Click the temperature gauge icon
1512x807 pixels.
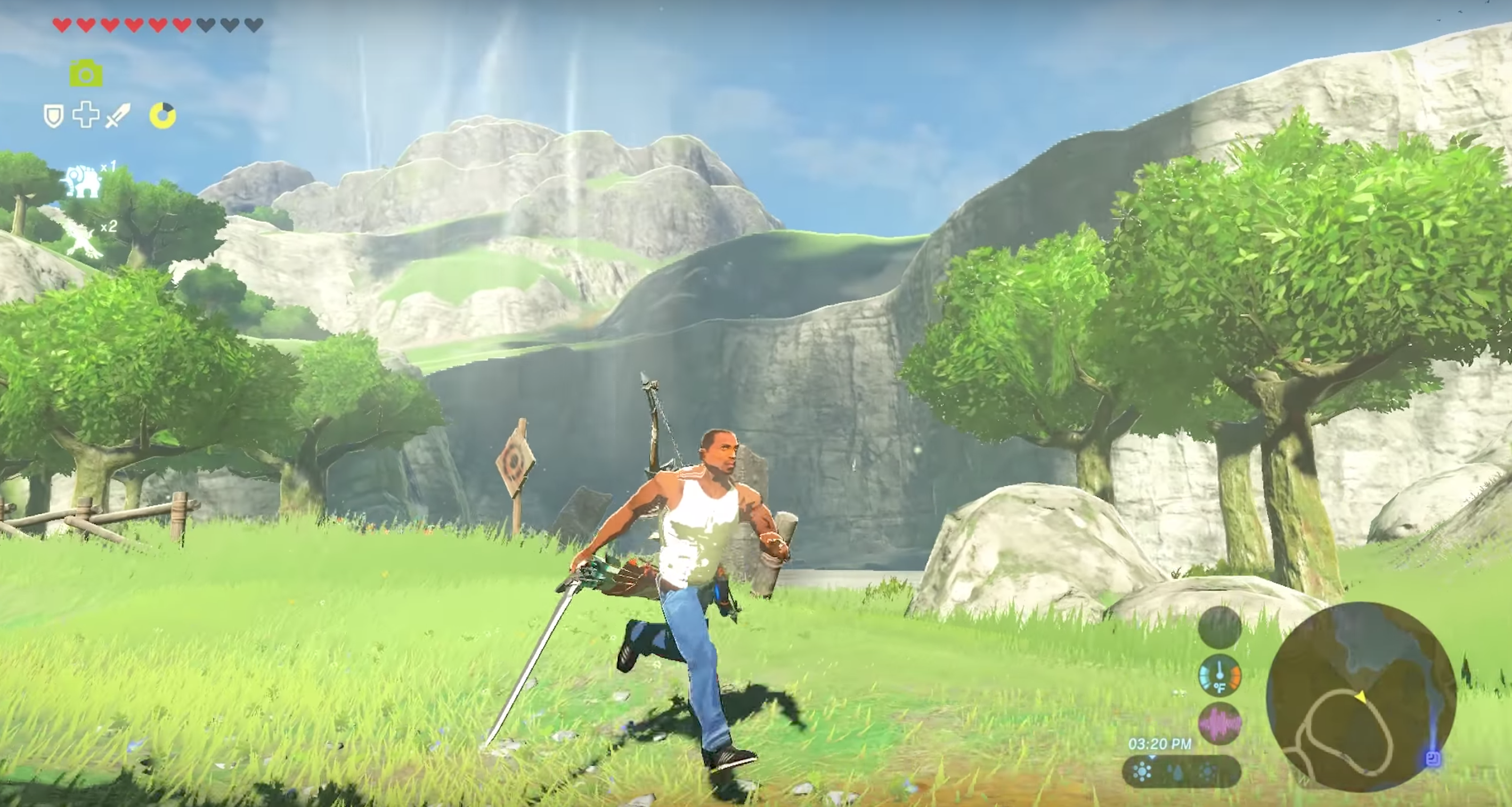click(x=1220, y=675)
